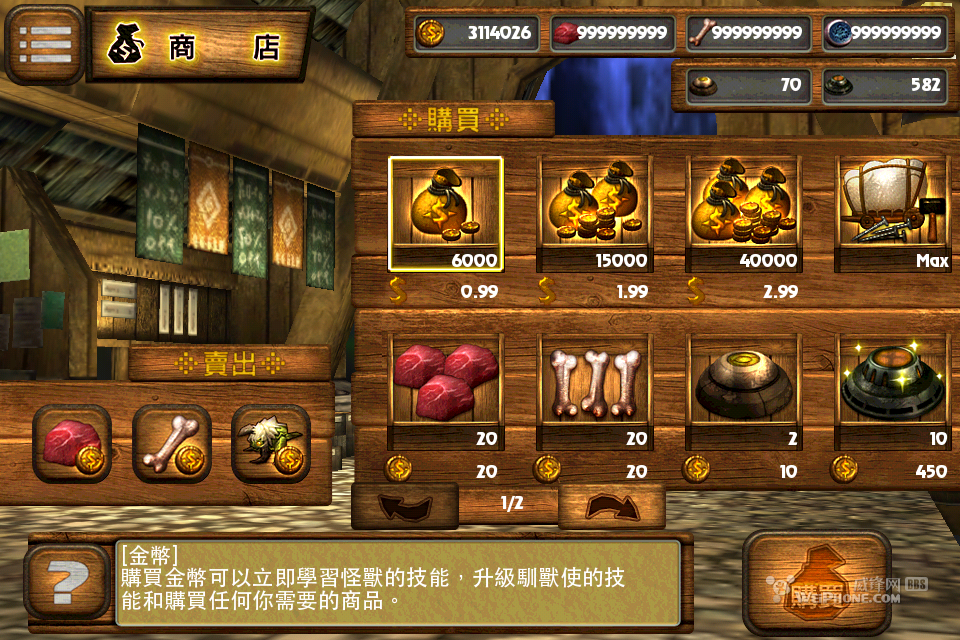Open the list menu button

pyautogui.click(x=45, y=44)
